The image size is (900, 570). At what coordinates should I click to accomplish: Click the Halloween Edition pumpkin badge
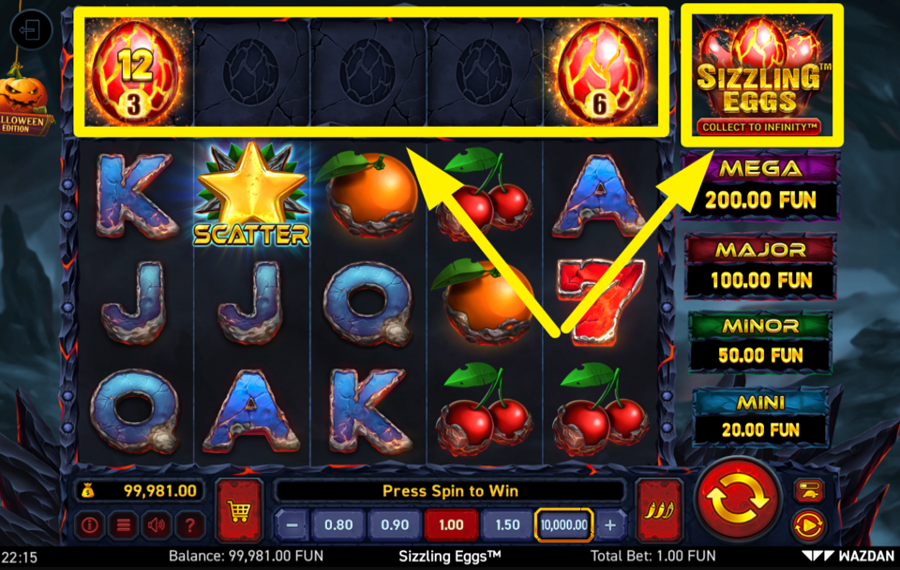[25, 106]
